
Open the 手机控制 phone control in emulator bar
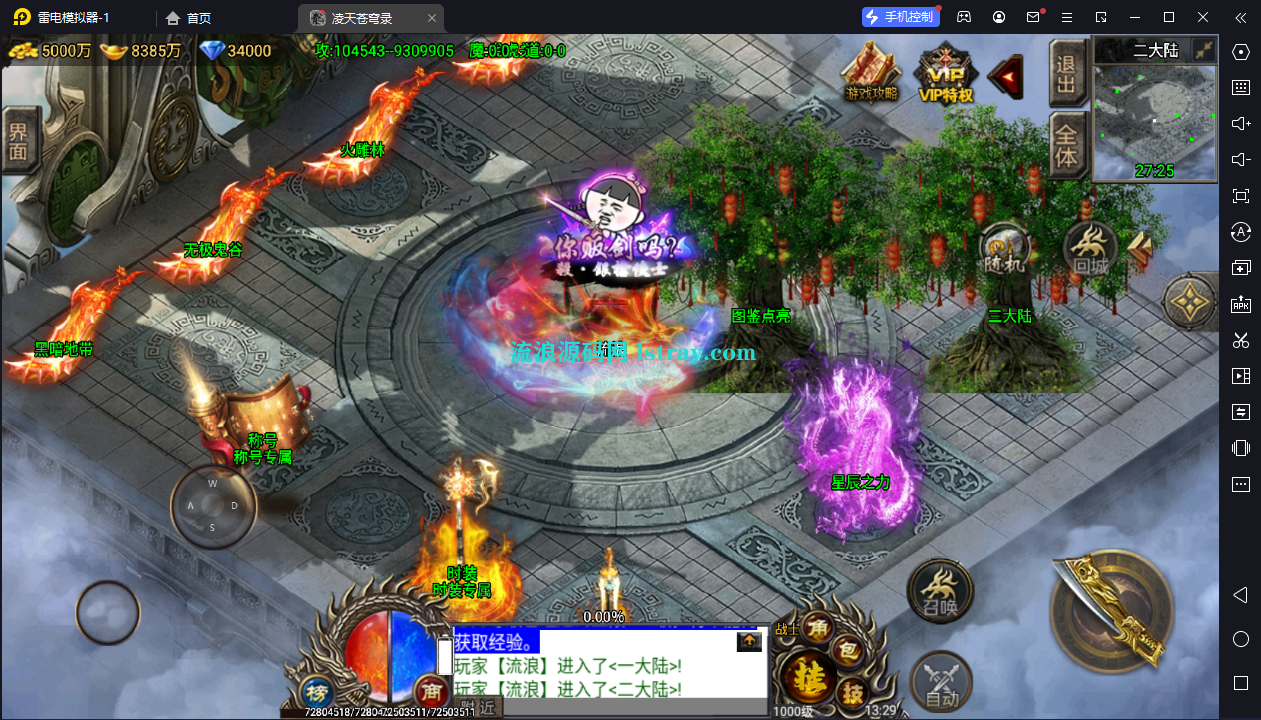900,17
